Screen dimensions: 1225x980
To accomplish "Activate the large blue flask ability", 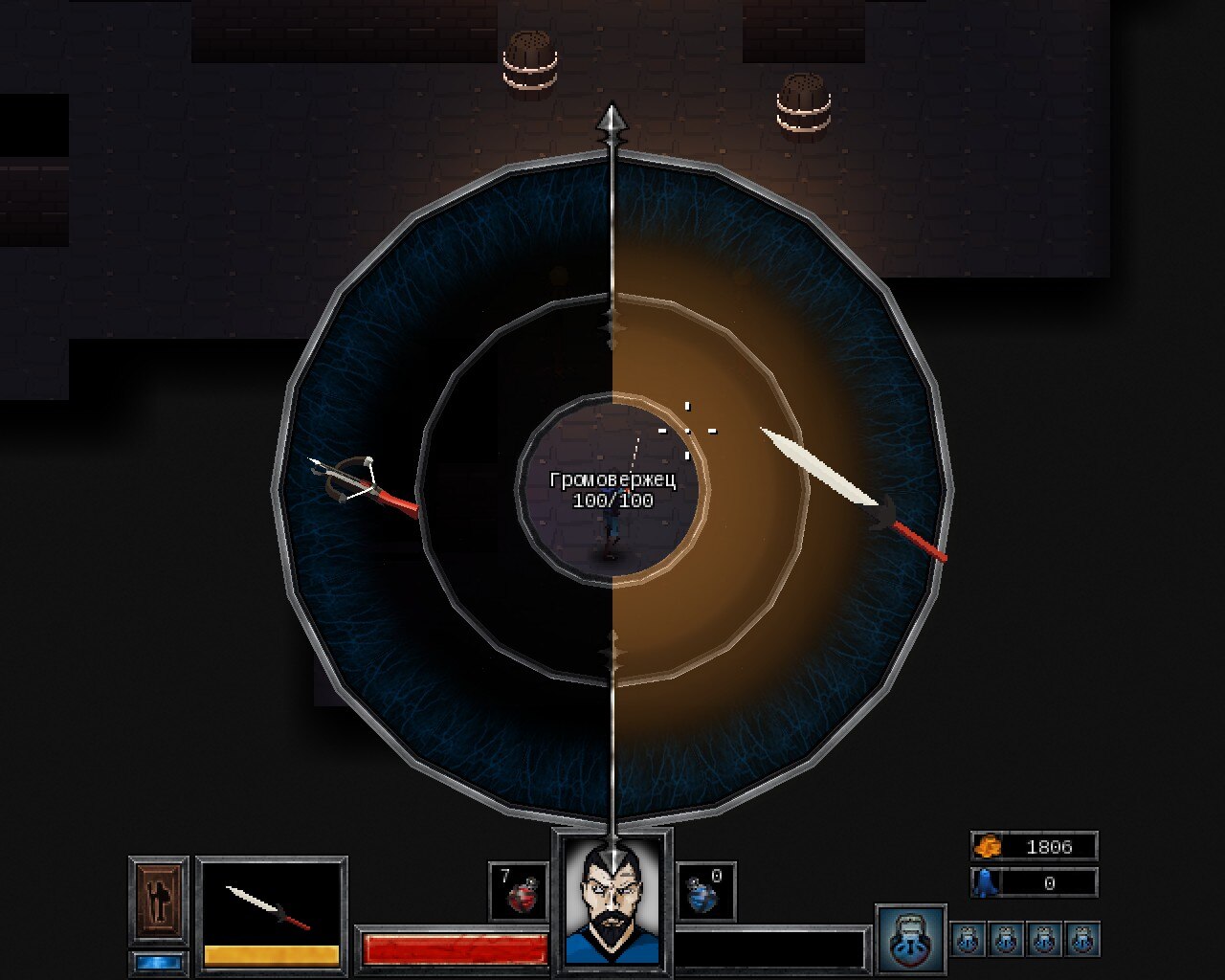I will [x=910, y=940].
